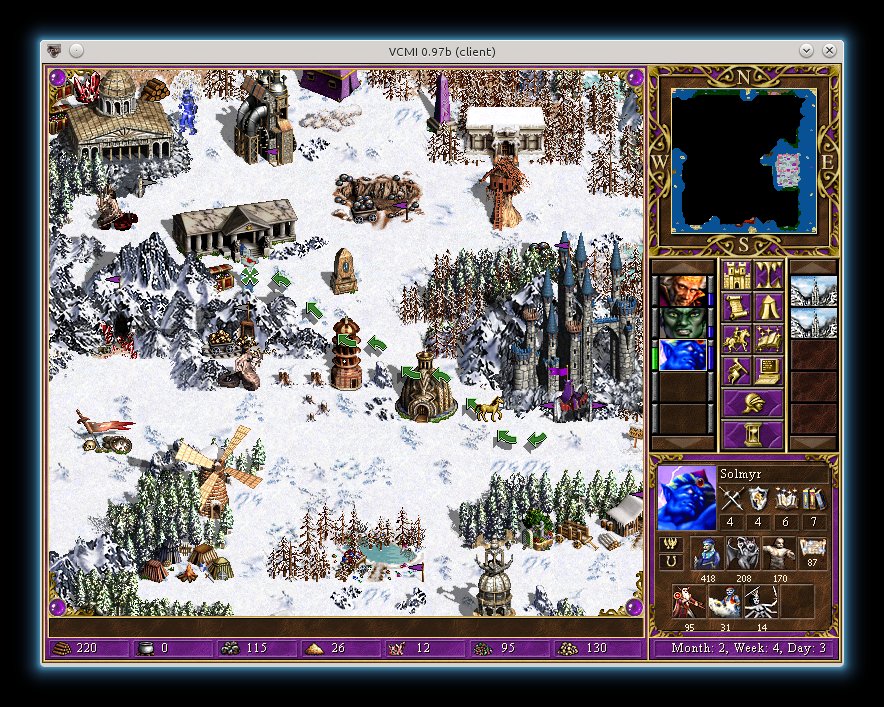Close the VCMI client window
The width and height of the screenshot is (884, 707).
tap(829, 50)
